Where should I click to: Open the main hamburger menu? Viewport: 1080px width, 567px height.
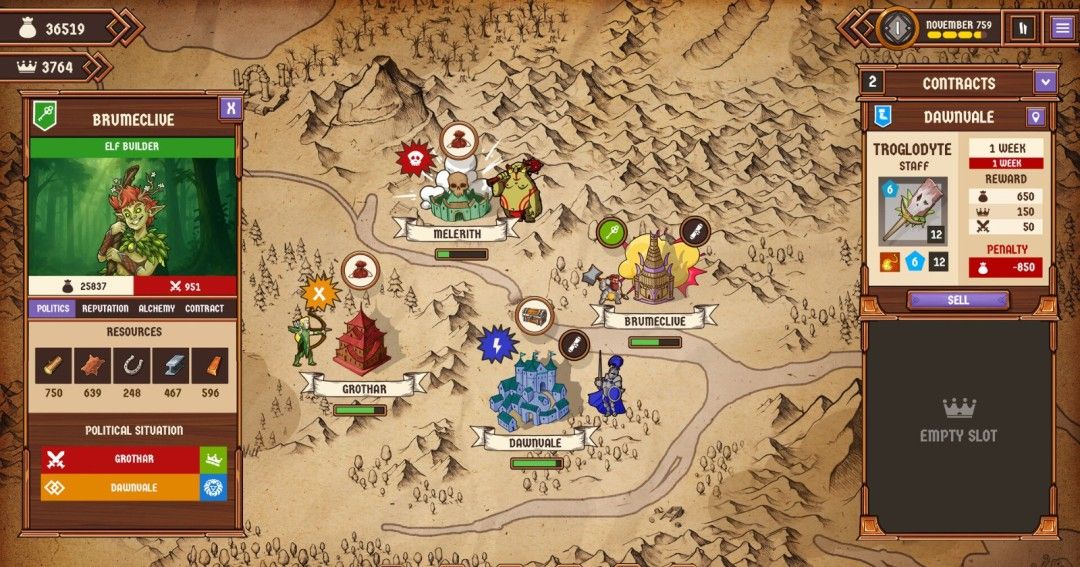pyautogui.click(x=1061, y=28)
